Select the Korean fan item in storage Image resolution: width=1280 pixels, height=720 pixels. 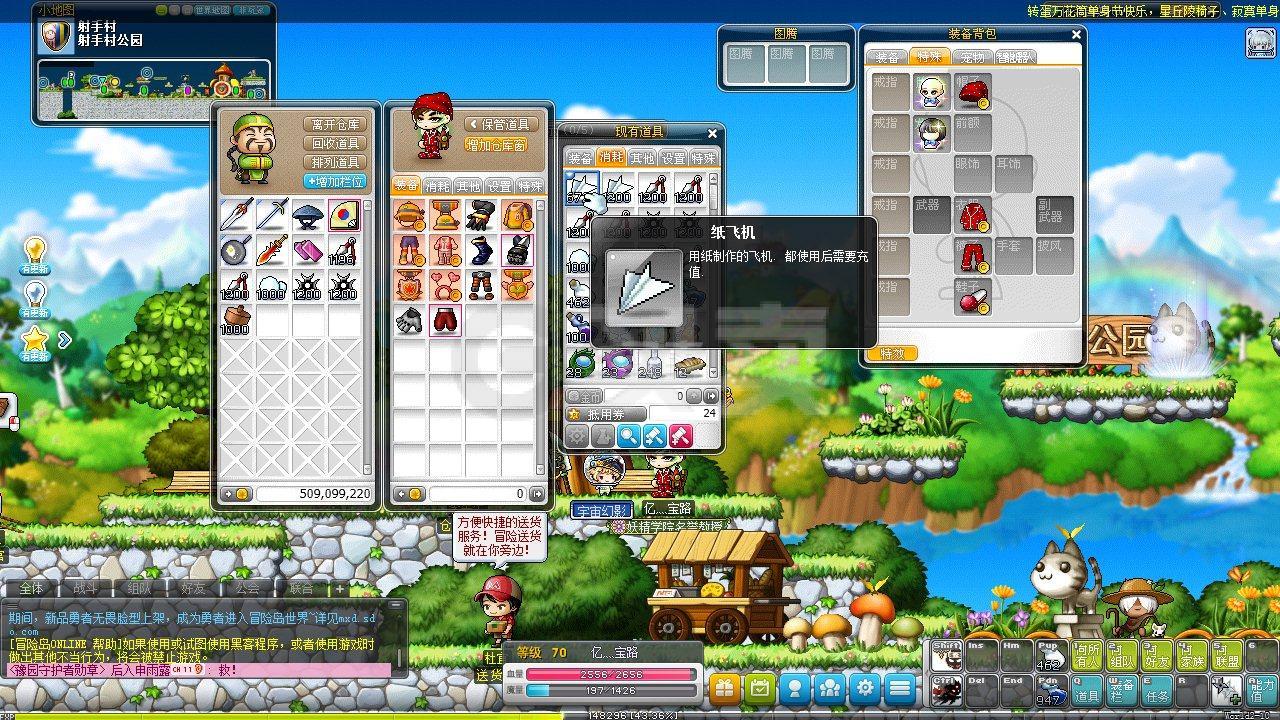(343, 215)
